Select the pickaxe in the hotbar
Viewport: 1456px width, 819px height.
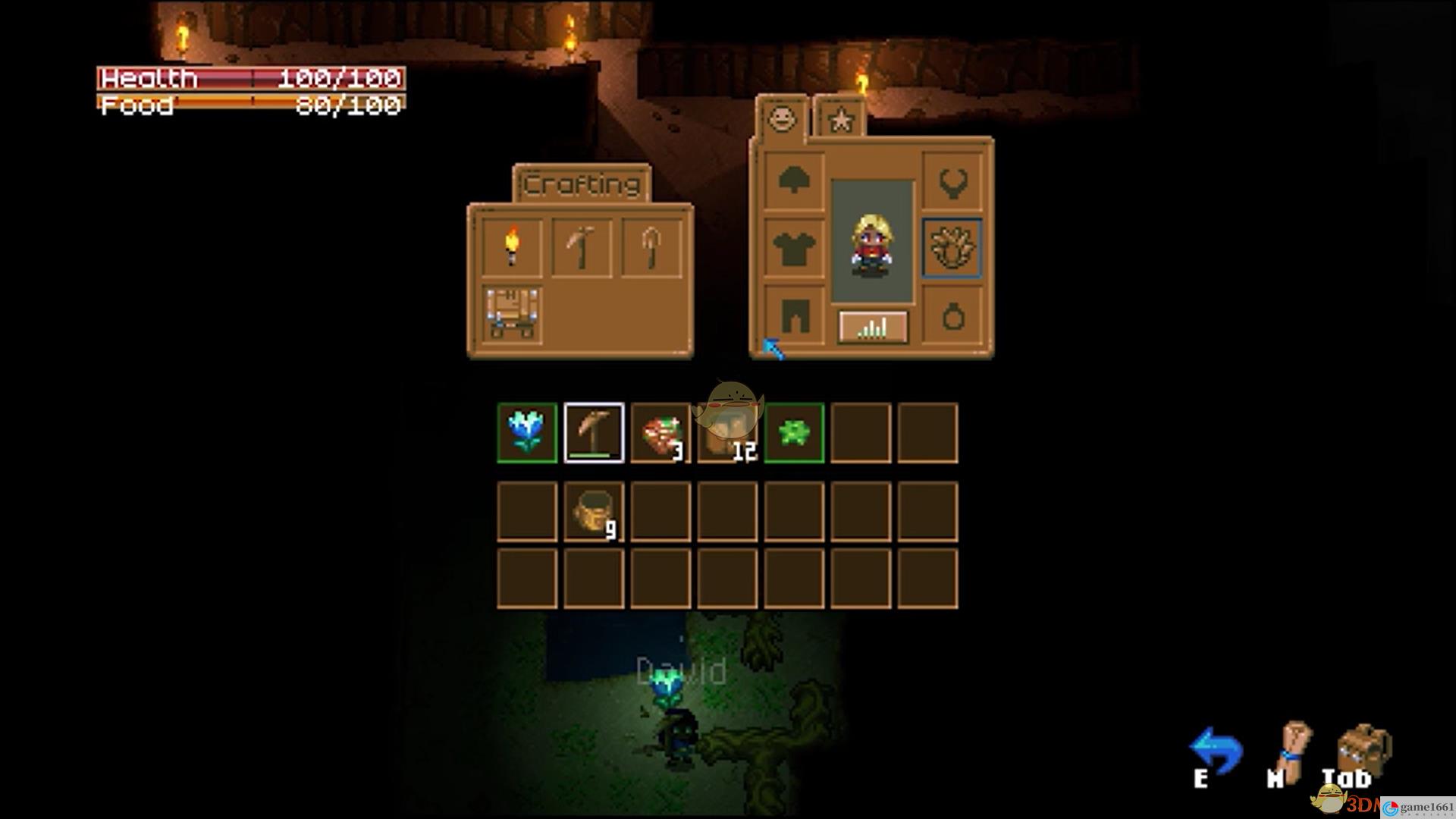(x=594, y=432)
